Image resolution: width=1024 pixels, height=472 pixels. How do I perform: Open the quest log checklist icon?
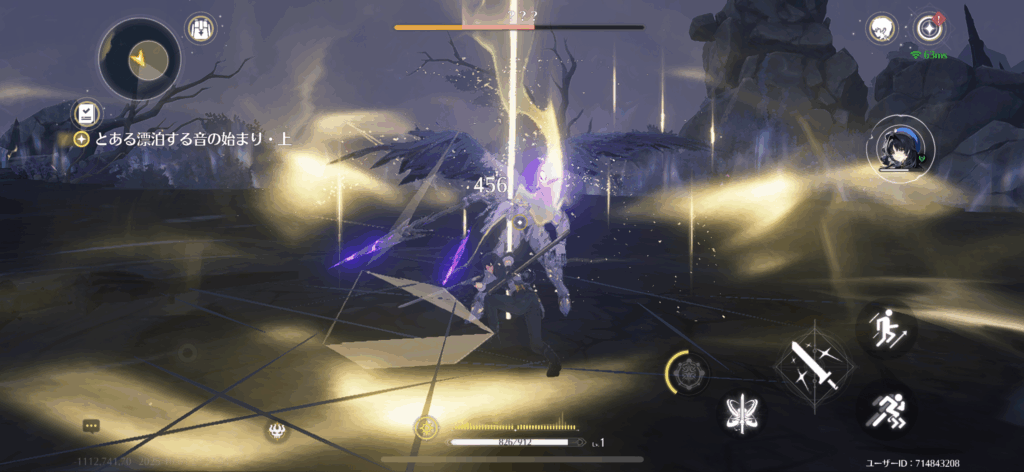click(x=87, y=113)
